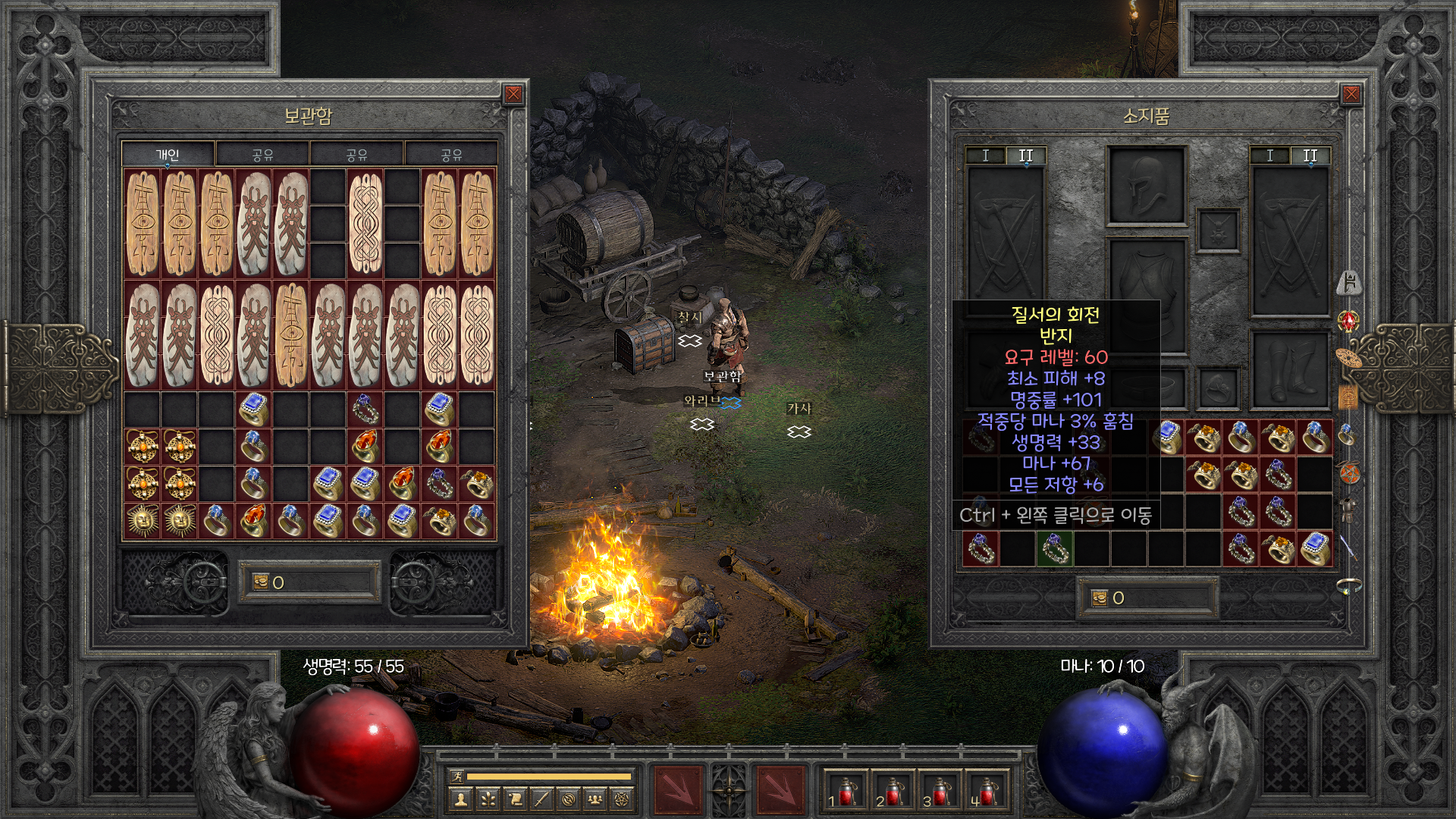This screenshot has height=819, width=1456.
Task: Click the inventory gold drop button
Action: 1100,598
